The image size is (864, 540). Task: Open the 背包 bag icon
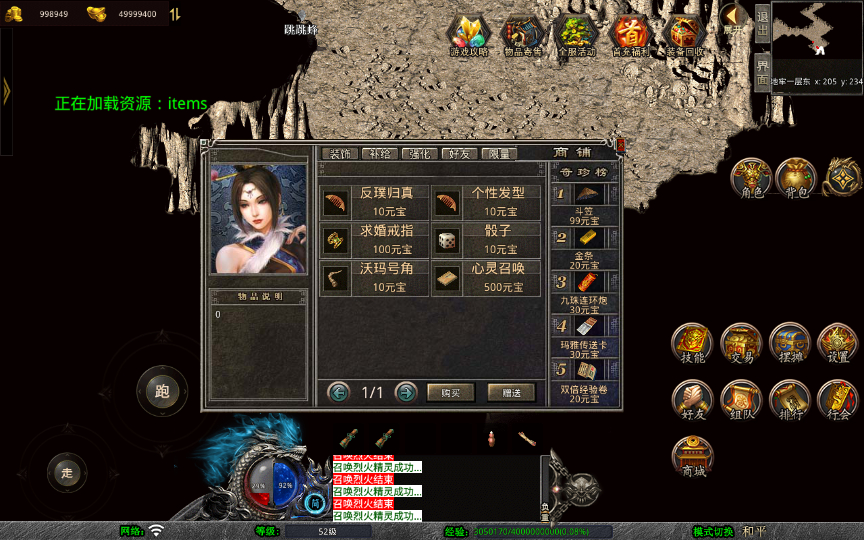click(796, 178)
